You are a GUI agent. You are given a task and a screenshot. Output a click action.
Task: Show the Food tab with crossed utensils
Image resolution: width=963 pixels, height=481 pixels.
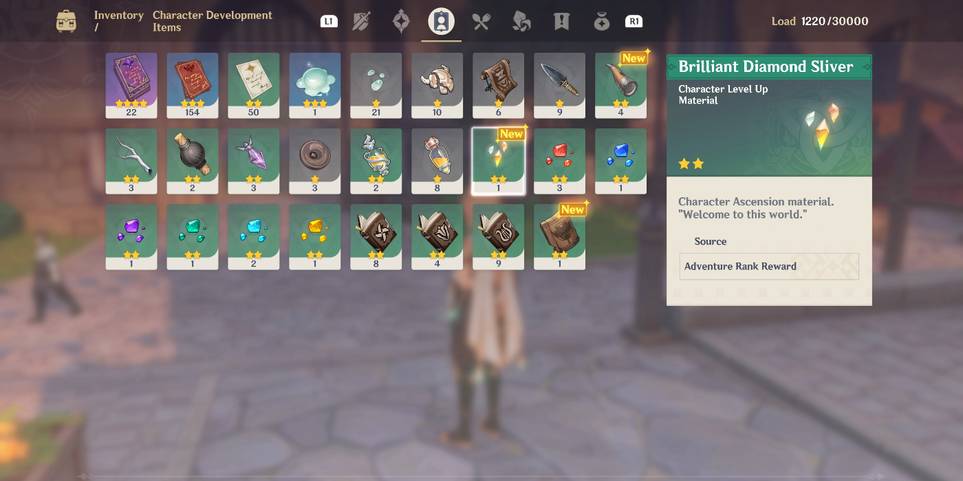[481, 21]
